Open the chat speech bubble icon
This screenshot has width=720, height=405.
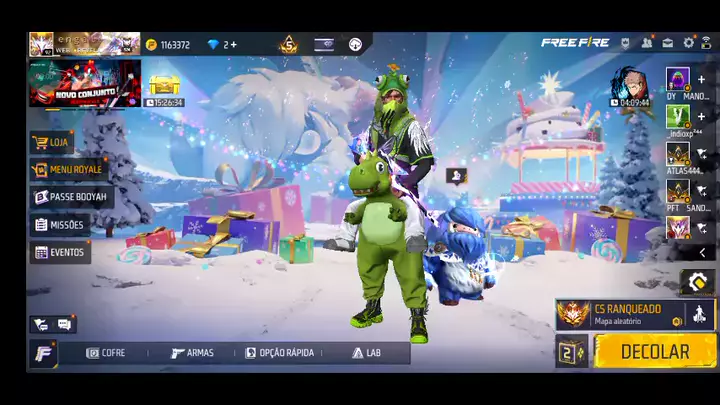[64, 324]
